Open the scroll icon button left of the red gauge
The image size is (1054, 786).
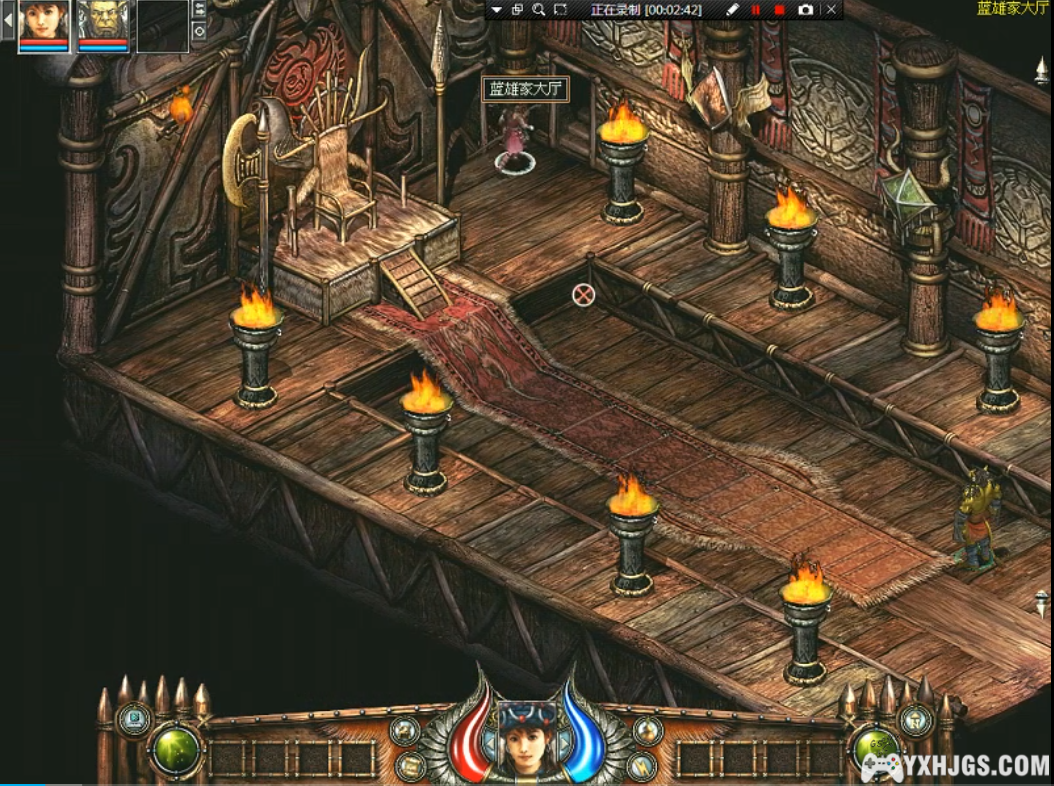coord(410,766)
